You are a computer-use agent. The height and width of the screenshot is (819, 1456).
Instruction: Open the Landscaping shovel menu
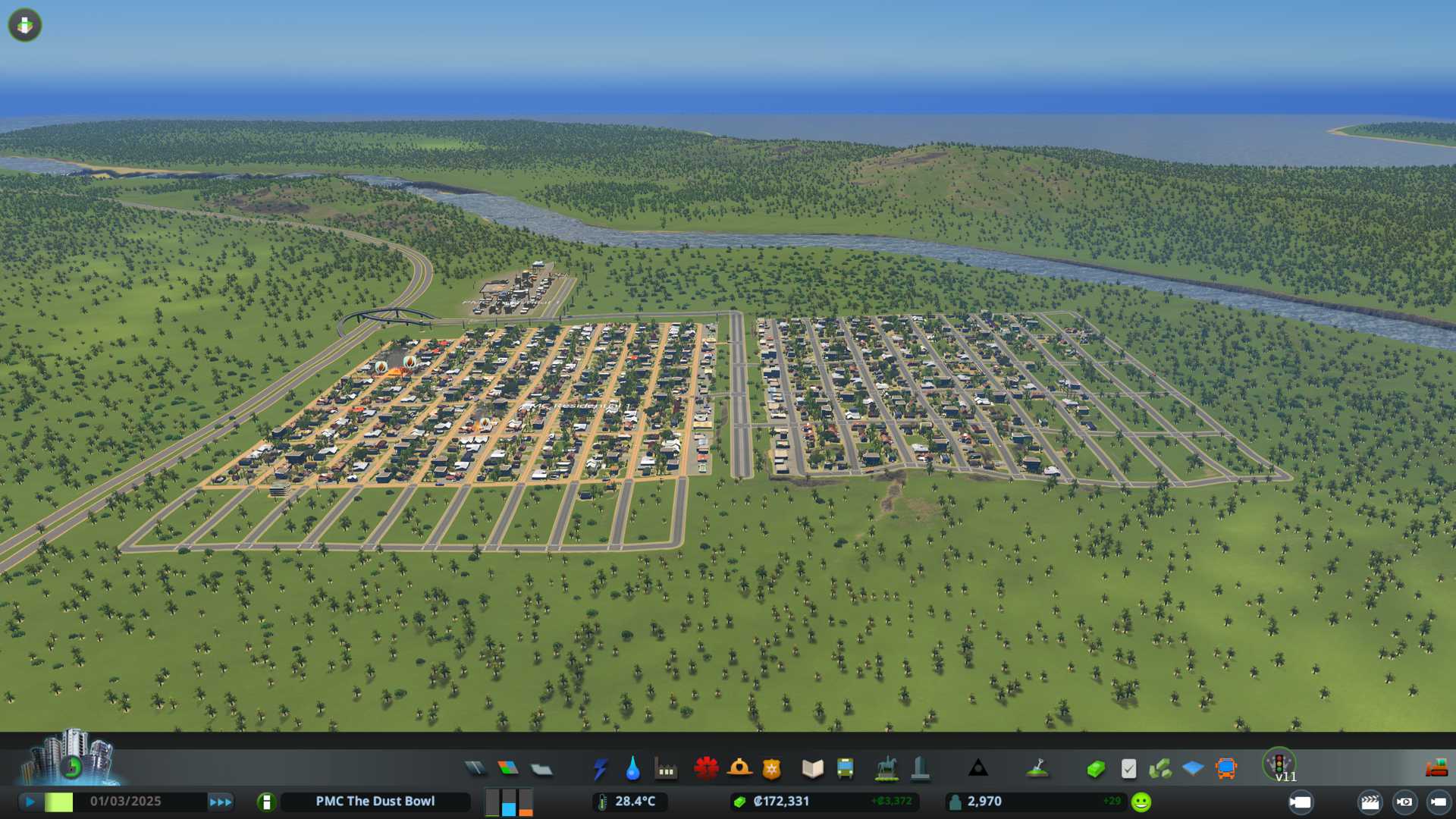click(1037, 769)
